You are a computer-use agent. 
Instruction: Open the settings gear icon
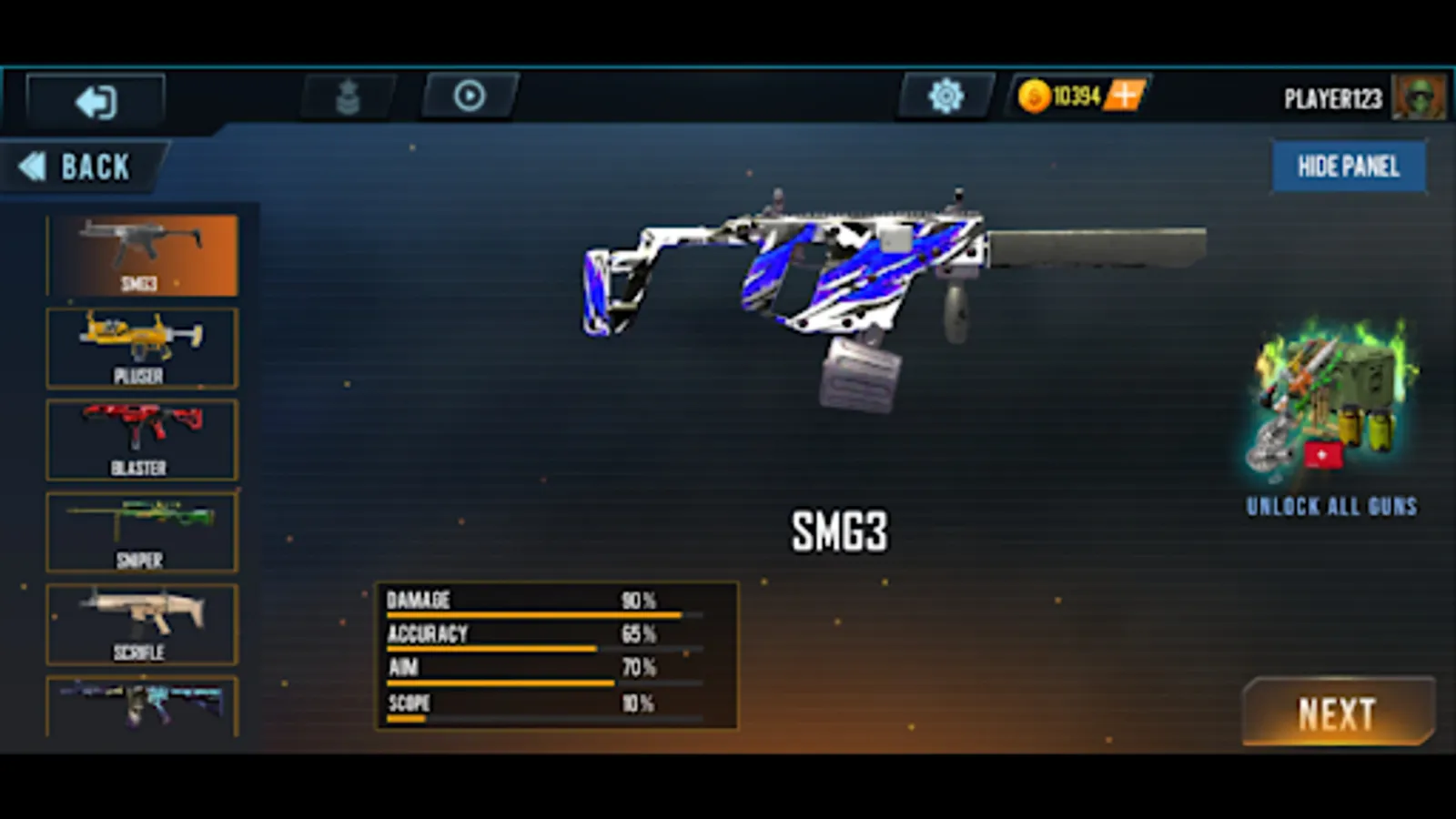pos(945,95)
